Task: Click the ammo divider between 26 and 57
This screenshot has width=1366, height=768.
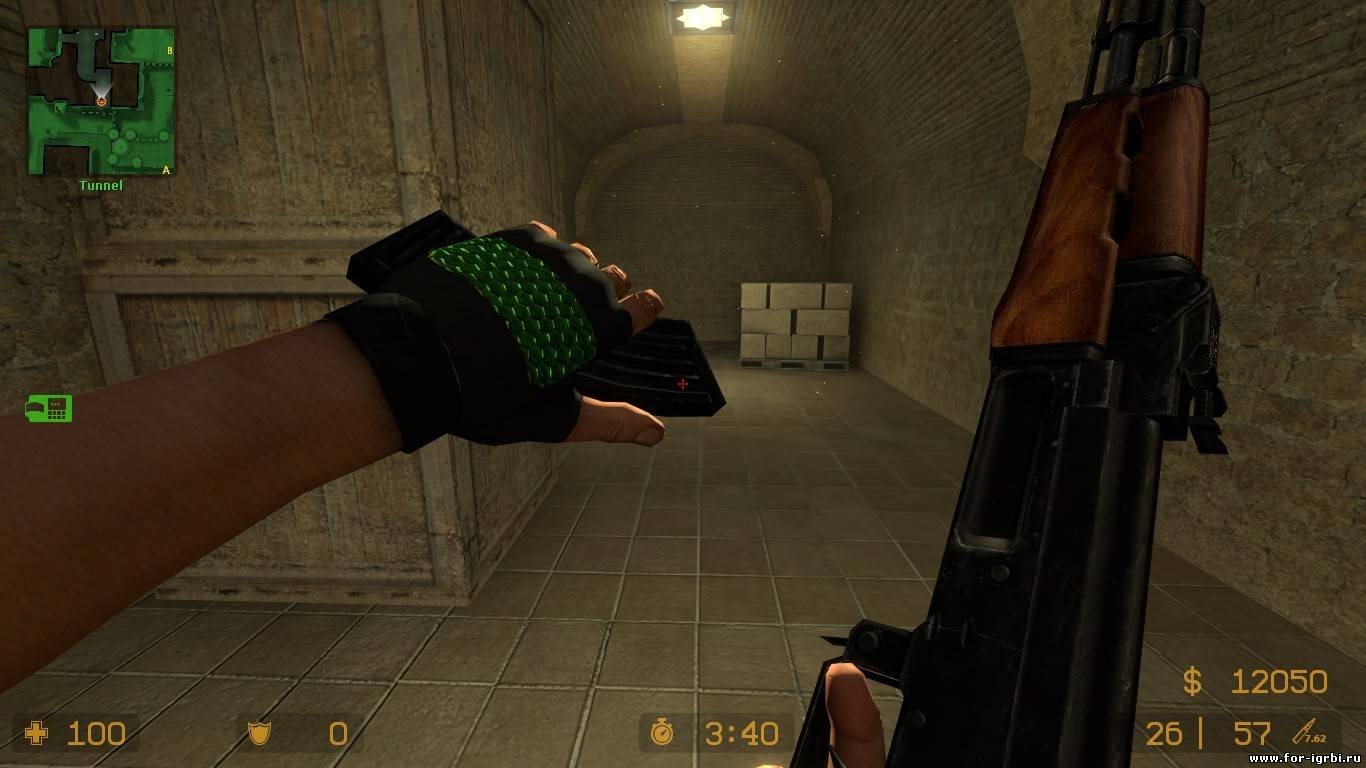Action: (1200, 734)
